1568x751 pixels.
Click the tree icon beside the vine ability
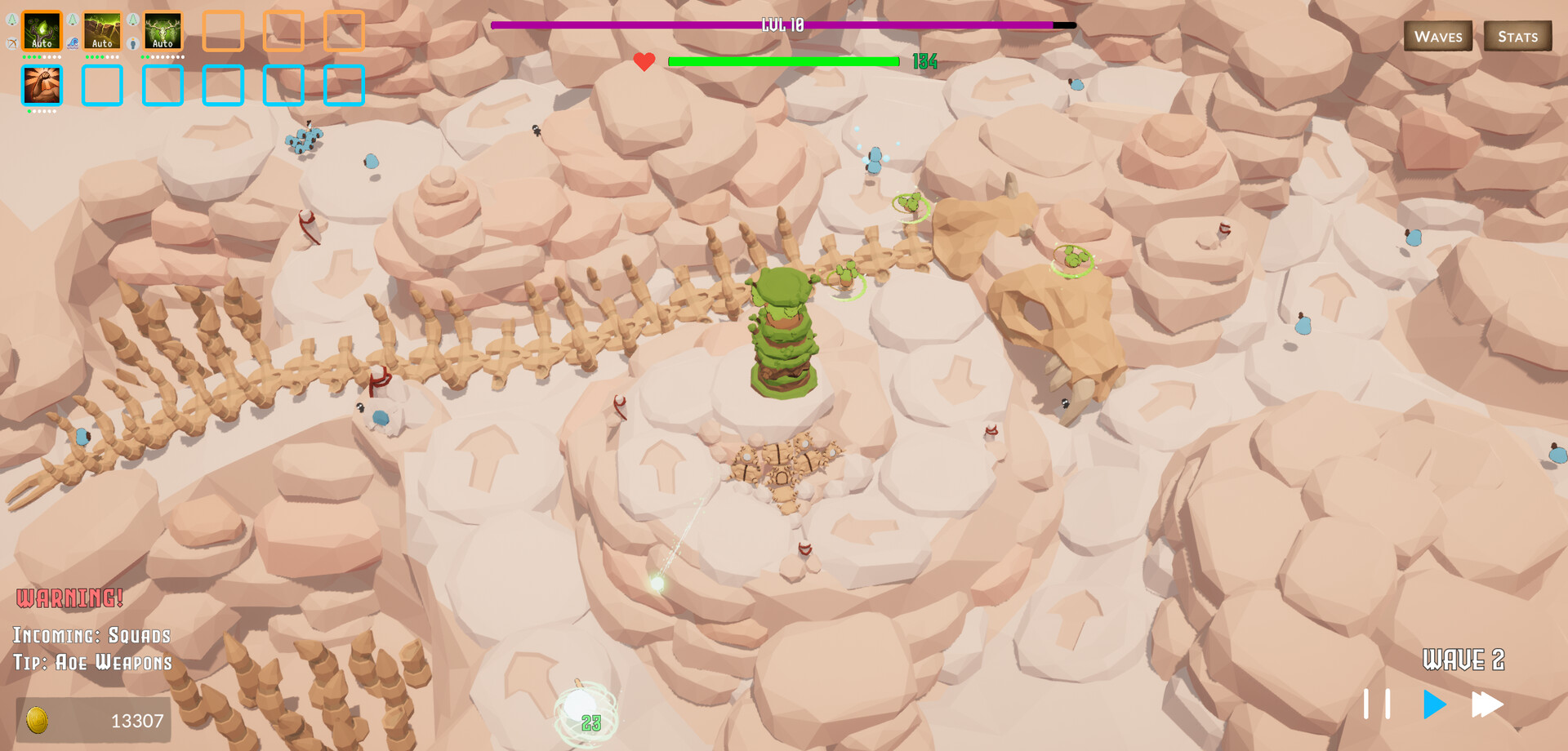click(x=12, y=20)
